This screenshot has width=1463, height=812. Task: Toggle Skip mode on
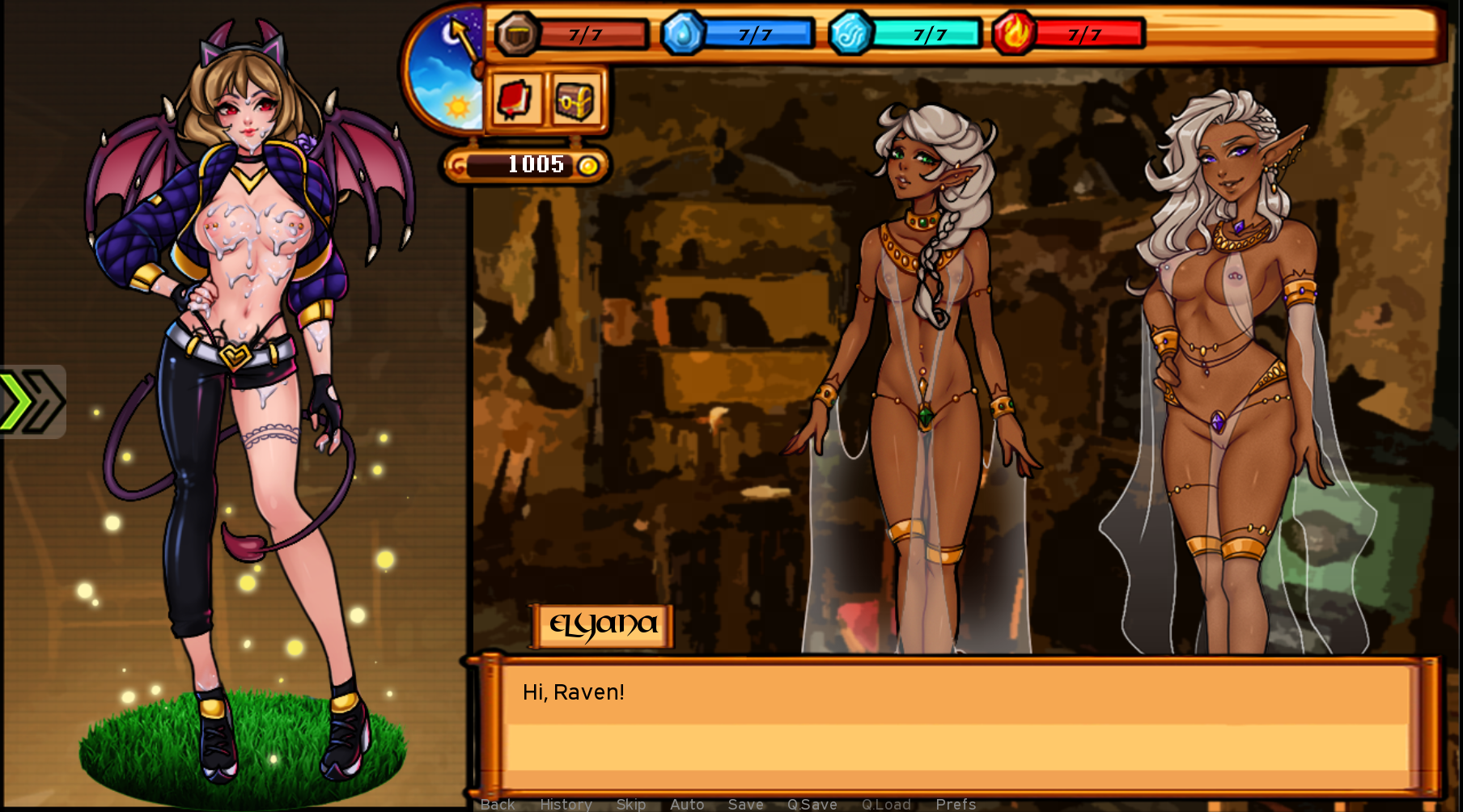click(630, 803)
